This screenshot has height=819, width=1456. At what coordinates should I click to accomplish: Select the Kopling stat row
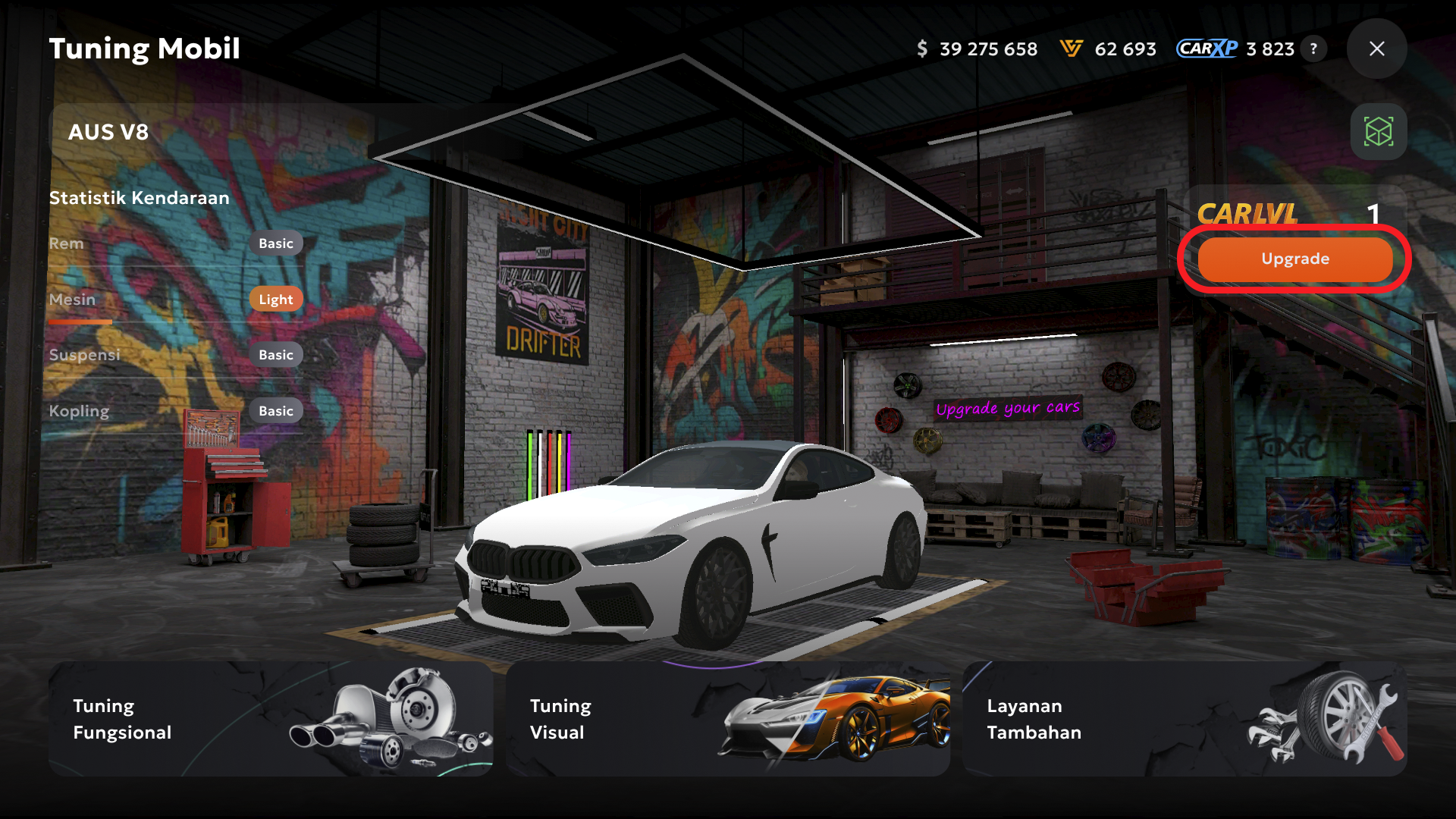[x=175, y=412]
